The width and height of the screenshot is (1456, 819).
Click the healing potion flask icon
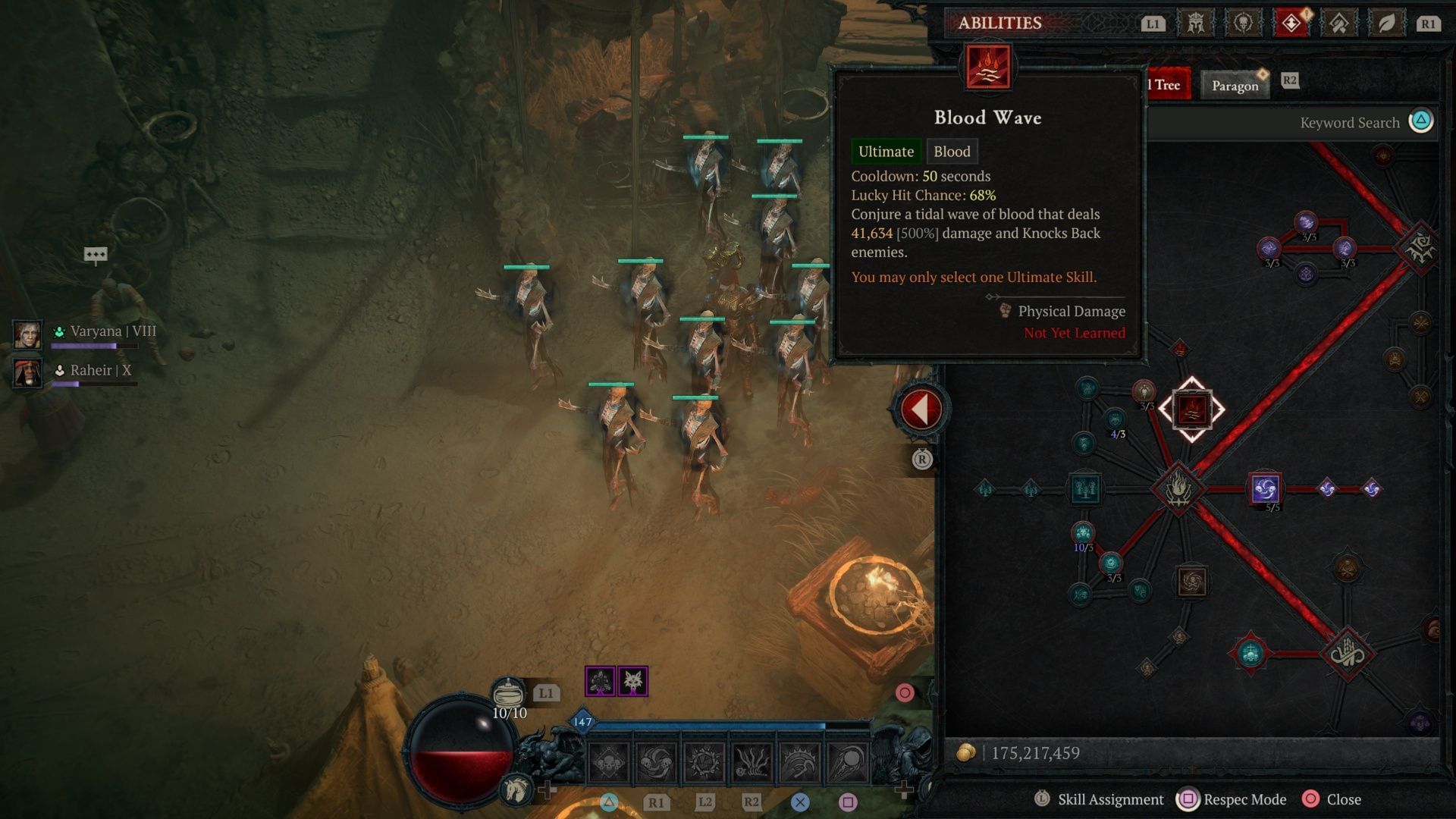pos(508,693)
